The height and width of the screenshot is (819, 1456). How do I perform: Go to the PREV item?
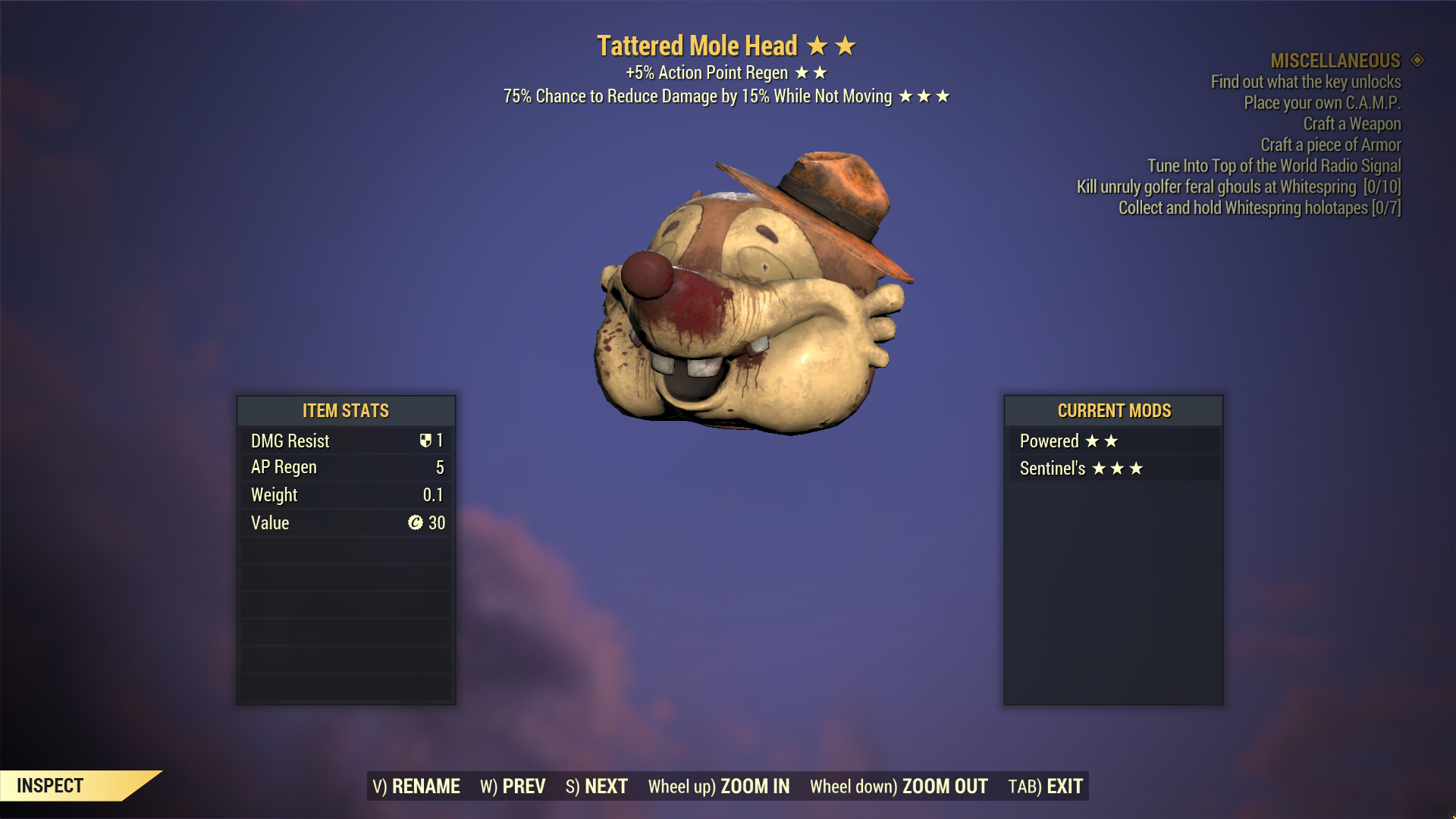pos(513,786)
